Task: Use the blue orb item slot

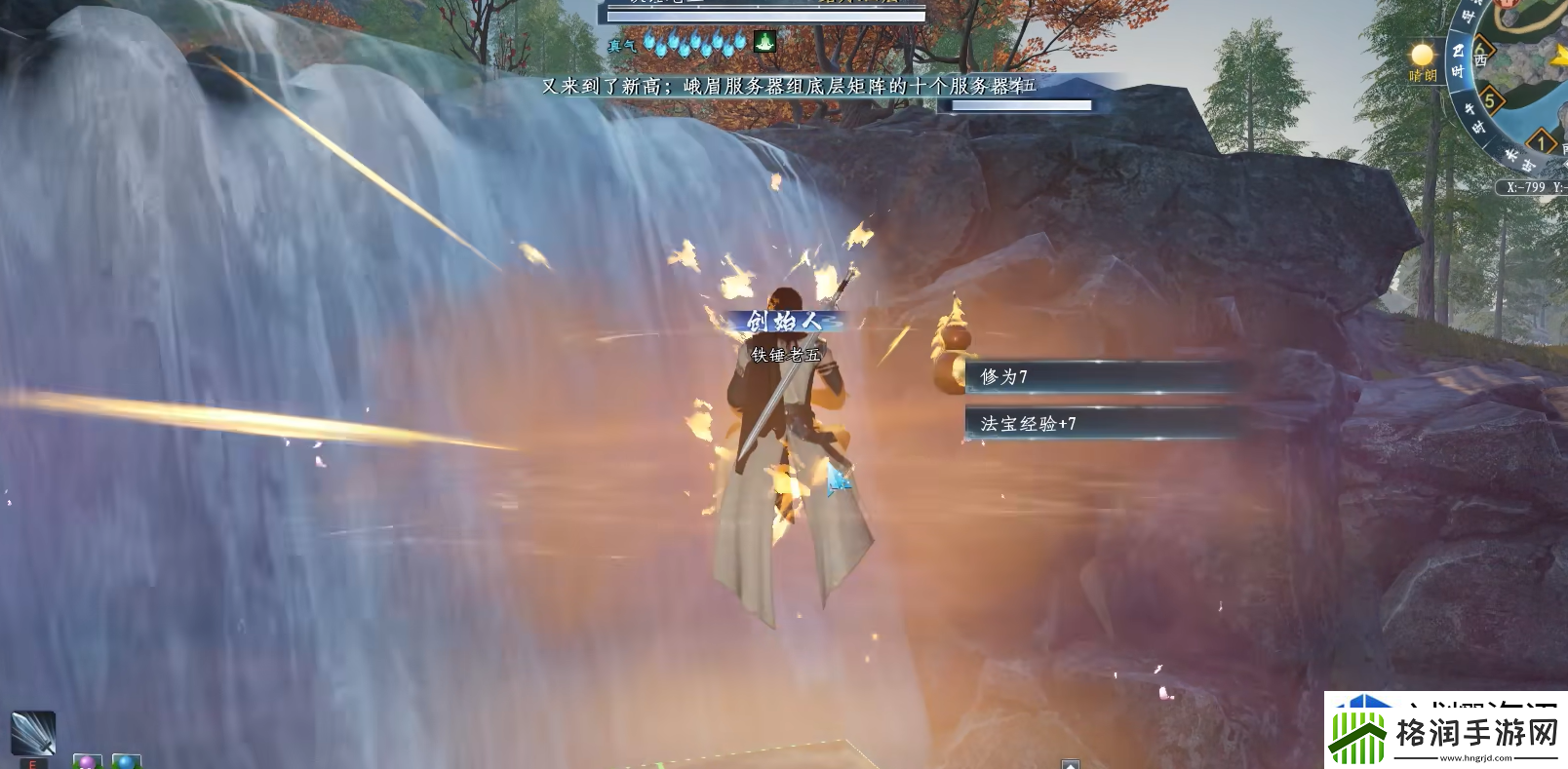Action: (127, 761)
